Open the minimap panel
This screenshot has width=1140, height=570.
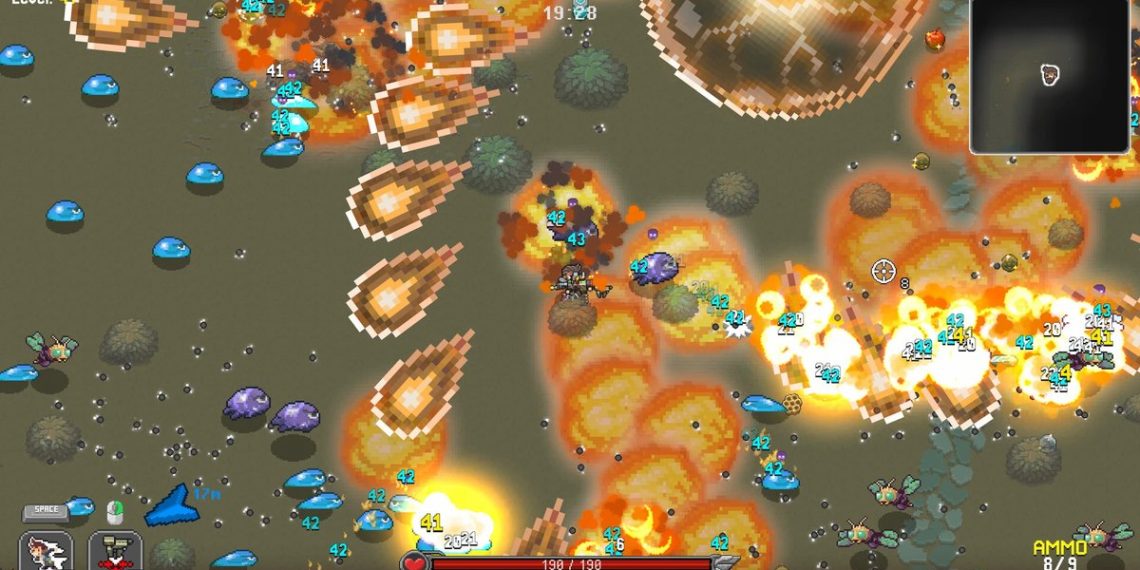point(1054,77)
